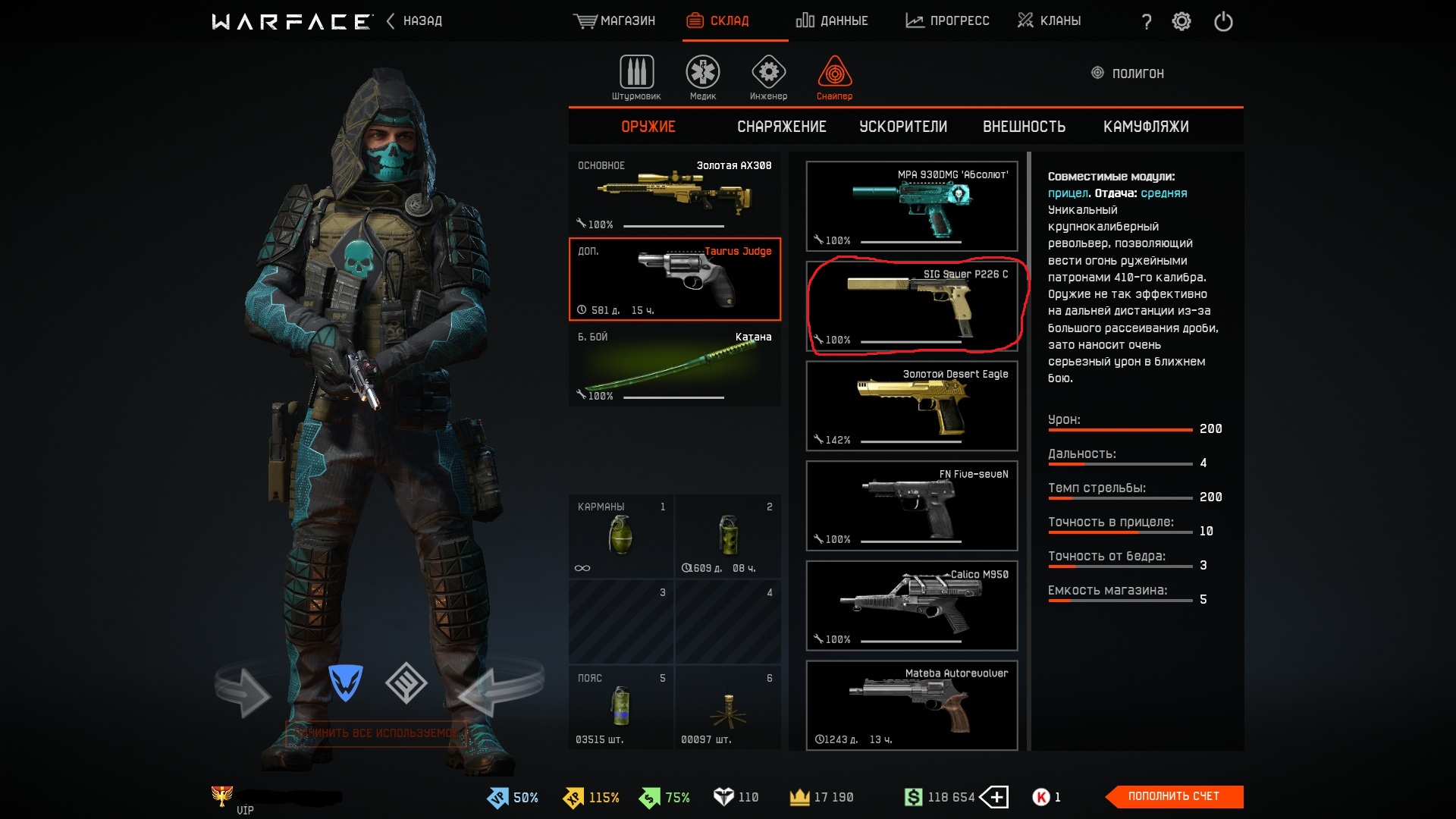Select the Штурмовик class
The width and height of the screenshot is (1456, 819).
(x=636, y=77)
